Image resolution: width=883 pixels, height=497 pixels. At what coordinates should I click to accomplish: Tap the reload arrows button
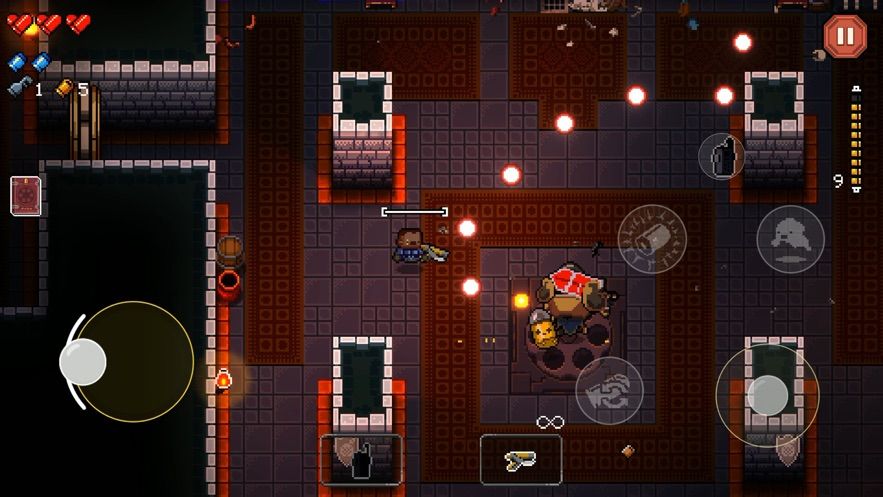[x=609, y=389]
